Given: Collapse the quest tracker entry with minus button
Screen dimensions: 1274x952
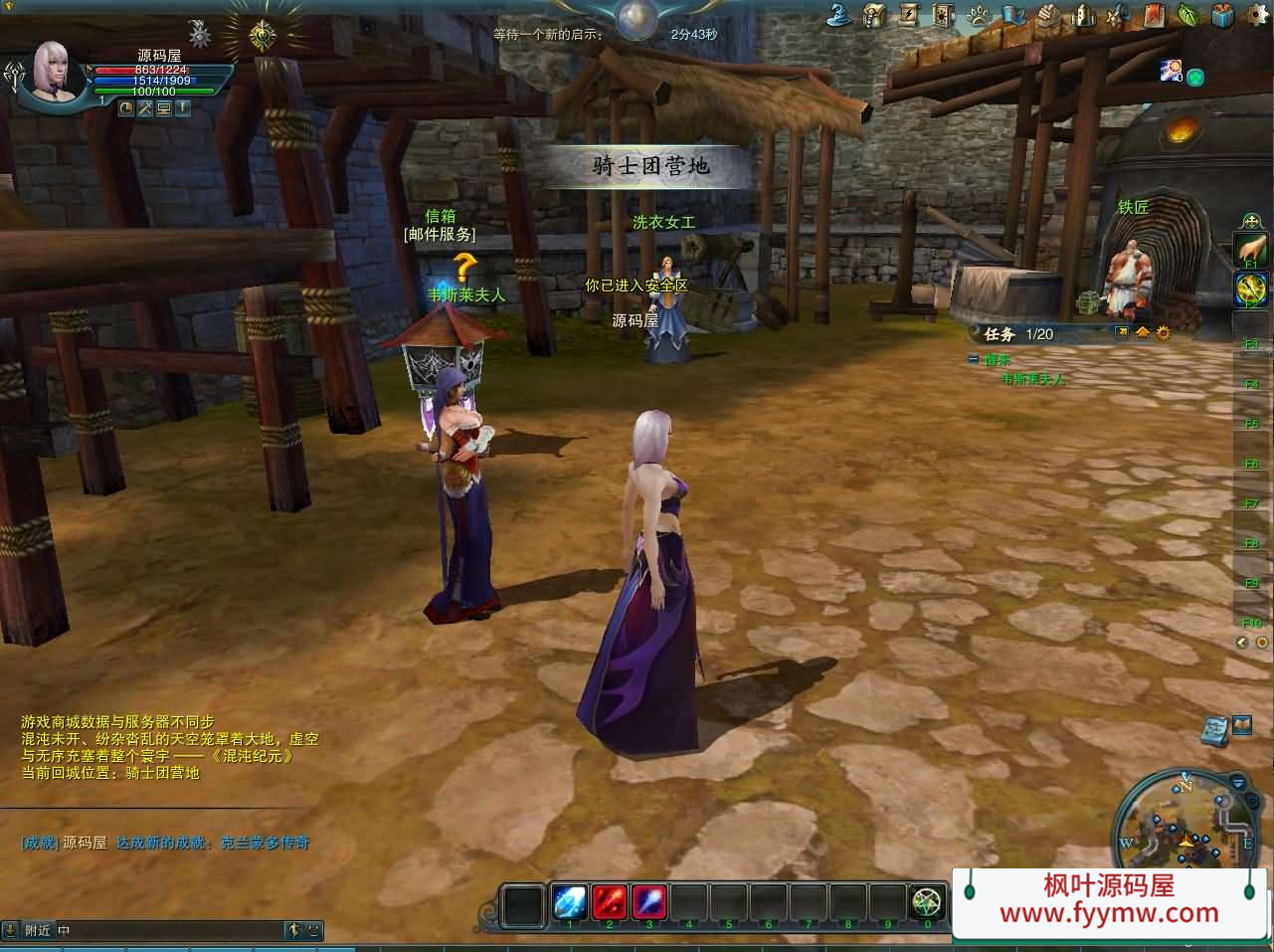Looking at the screenshot, I should (x=974, y=359).
